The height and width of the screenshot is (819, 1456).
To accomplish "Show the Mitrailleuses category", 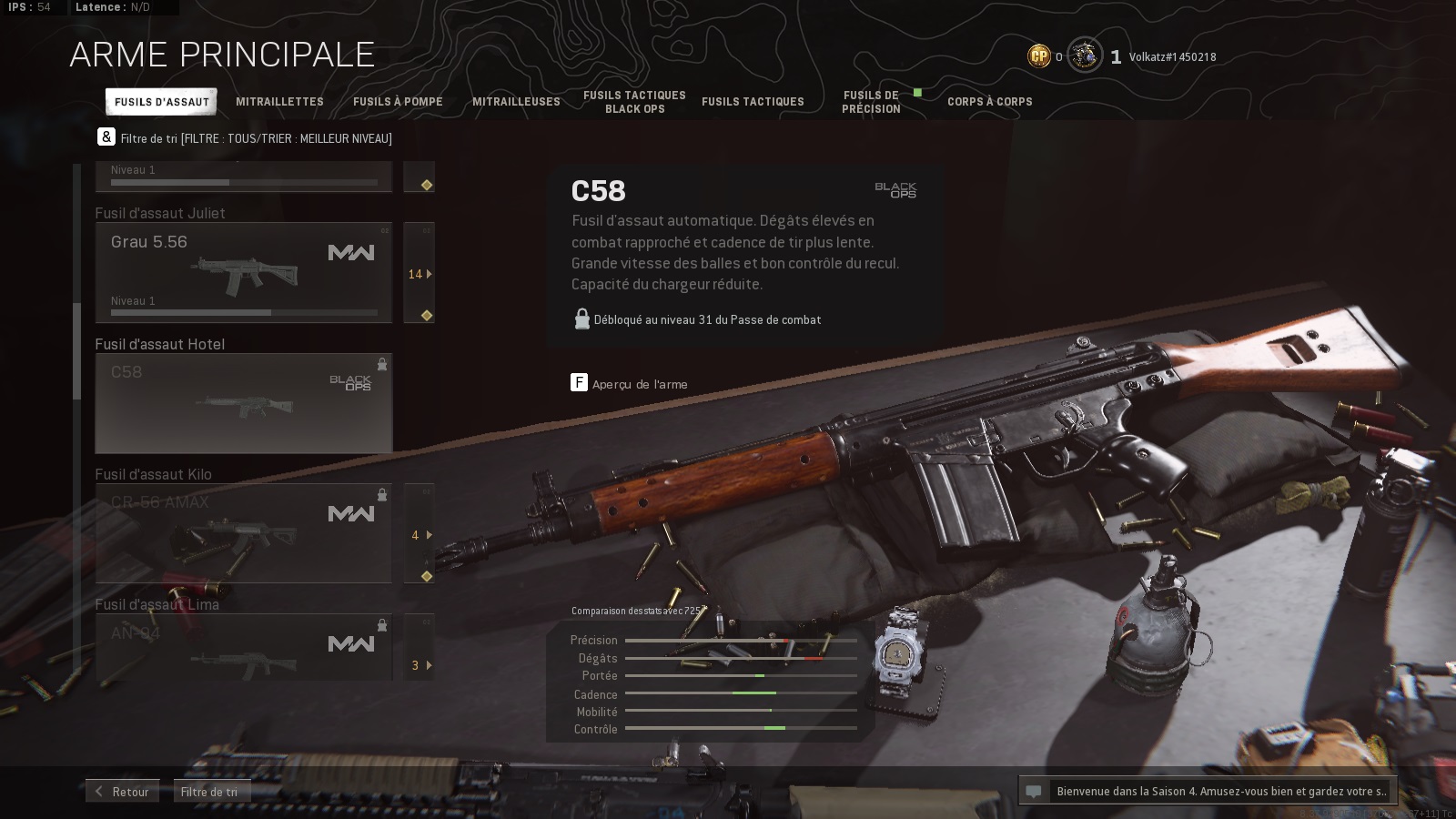I will [x=516, y=102].
